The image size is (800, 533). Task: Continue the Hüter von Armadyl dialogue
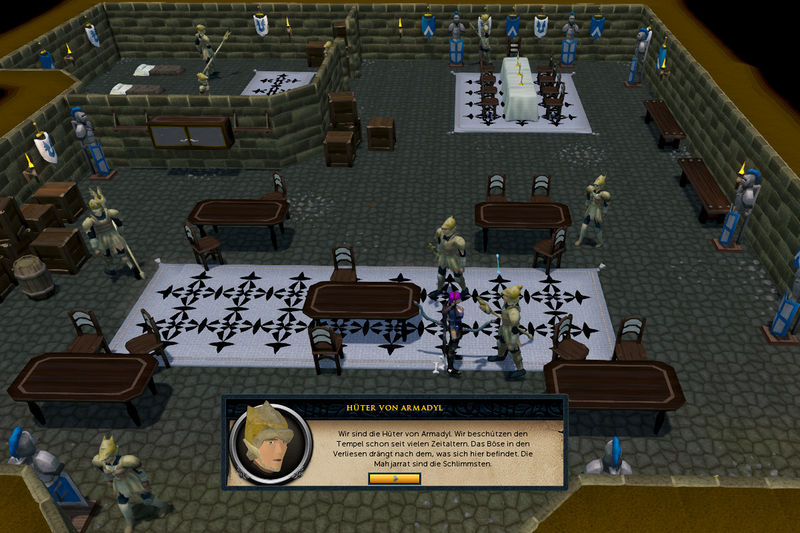pyautogui.click(x=394, y=478)
